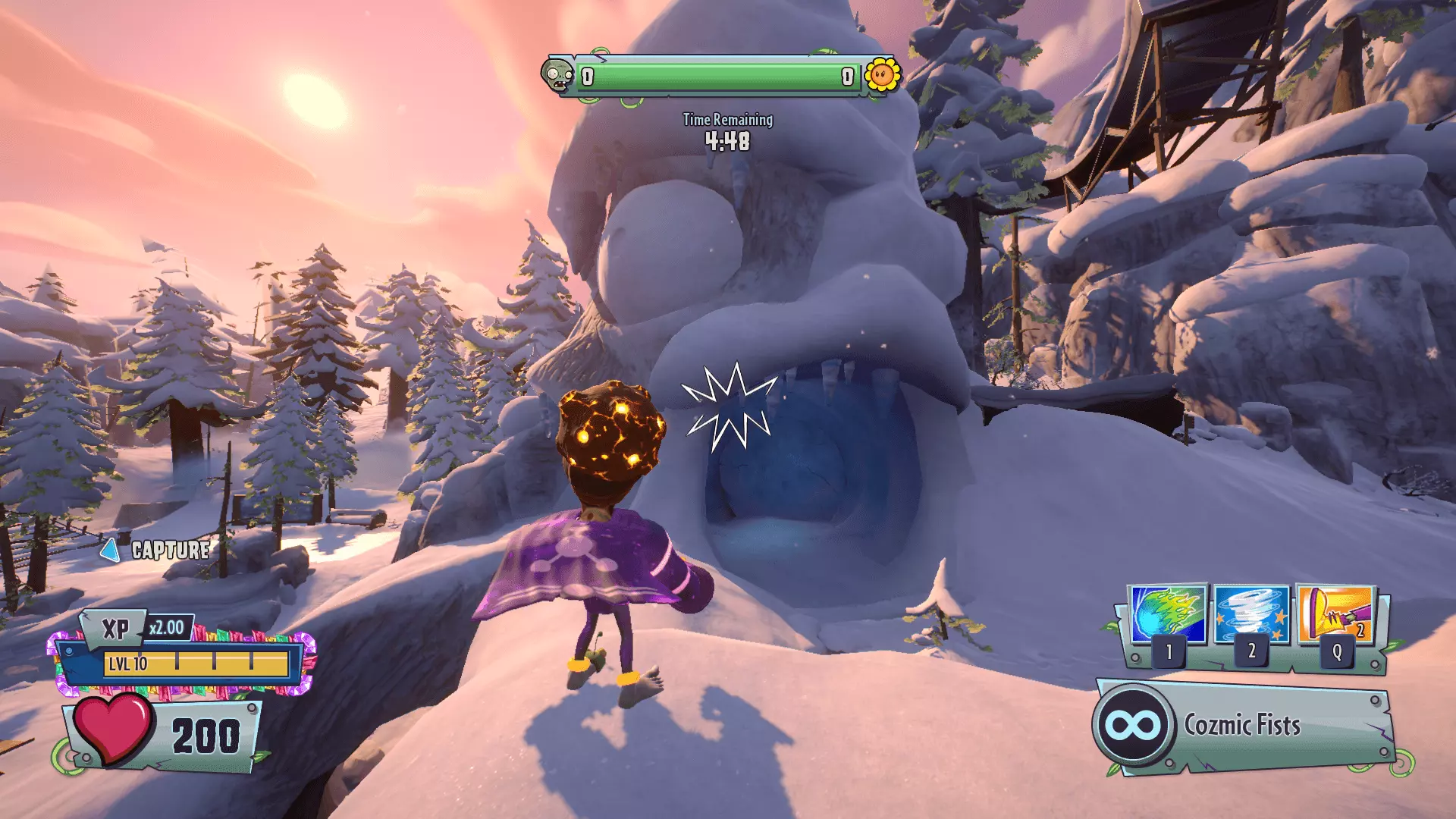Use the Turbo Twister tornado ability
Screen dimensions: 1456x819
1251,614
